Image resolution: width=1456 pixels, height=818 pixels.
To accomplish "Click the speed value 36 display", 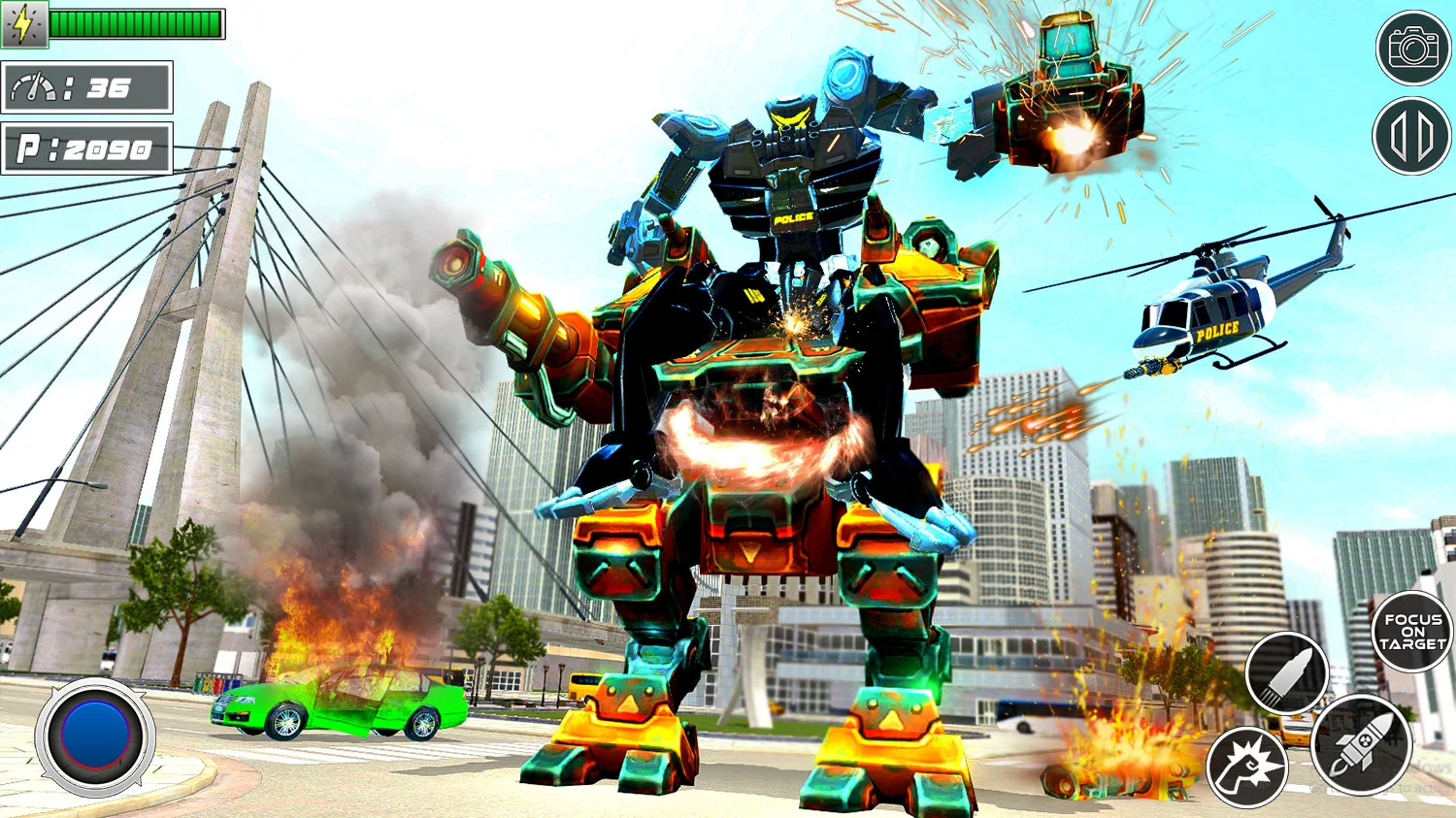I will pos(107,87).
